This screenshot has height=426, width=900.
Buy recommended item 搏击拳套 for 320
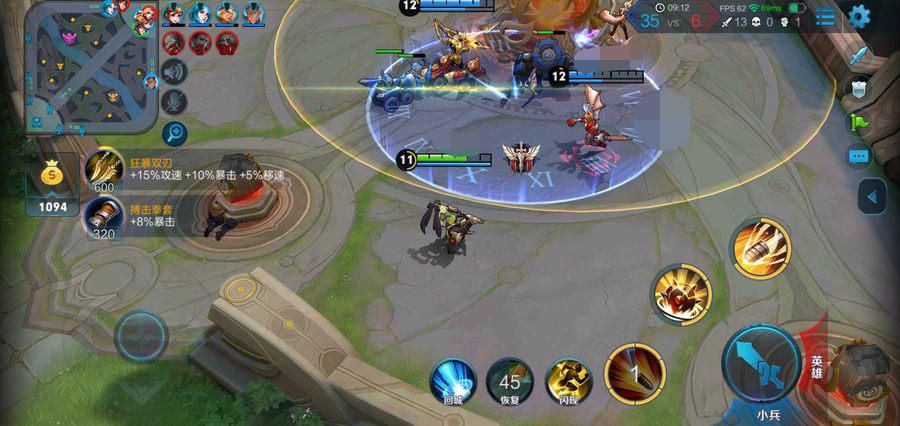click(x=104, y=215)
